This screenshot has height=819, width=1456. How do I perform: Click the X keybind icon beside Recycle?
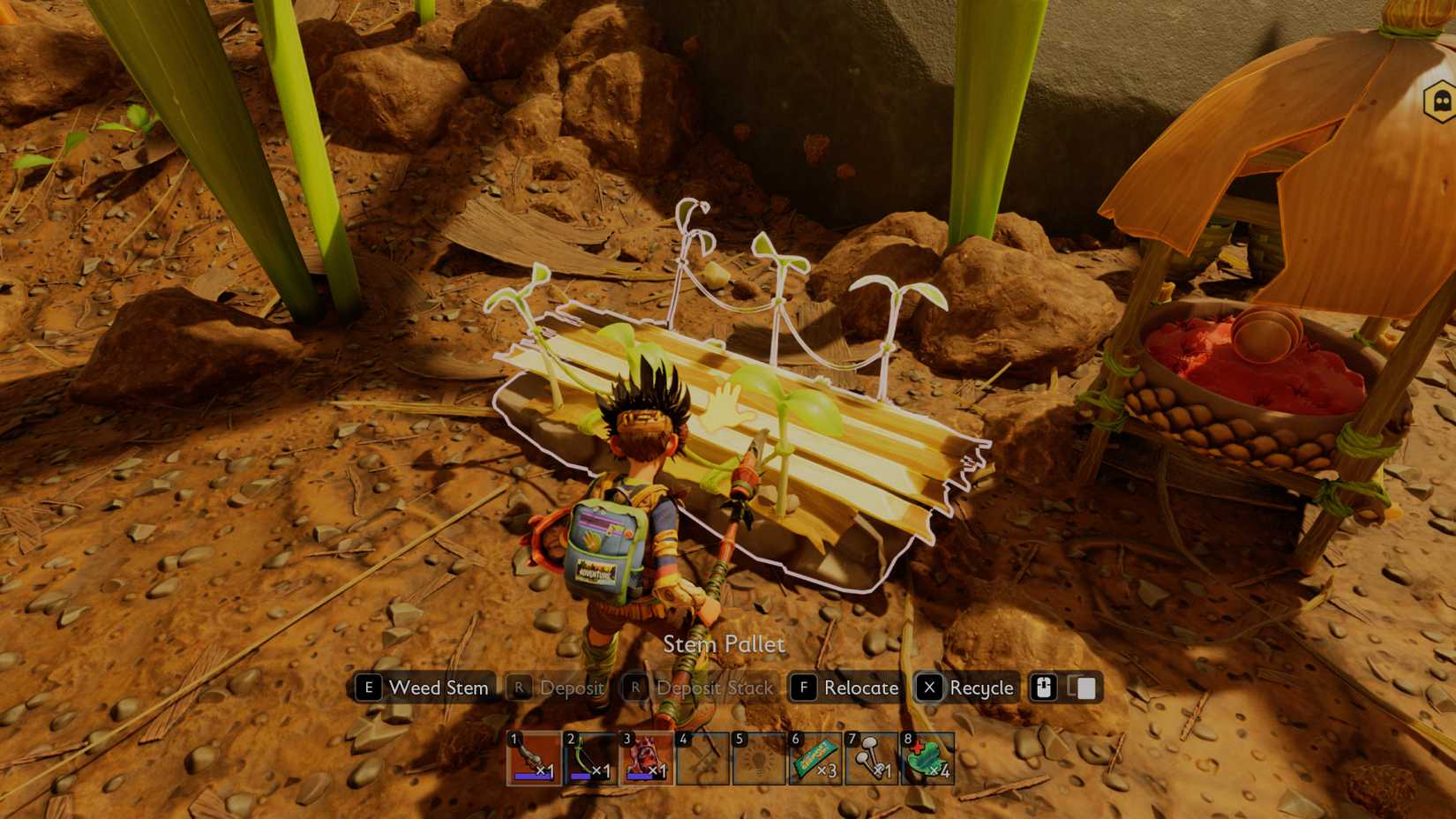(x=929, y=688)
